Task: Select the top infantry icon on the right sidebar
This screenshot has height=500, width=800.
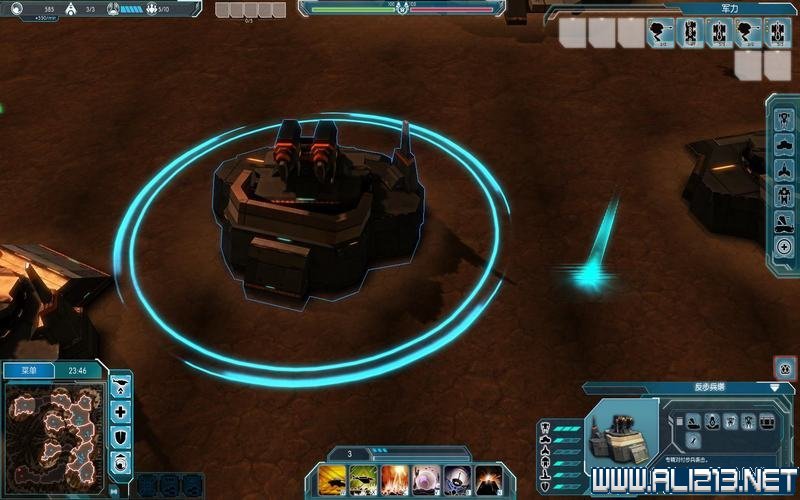Action: click(x=784, y=117)
